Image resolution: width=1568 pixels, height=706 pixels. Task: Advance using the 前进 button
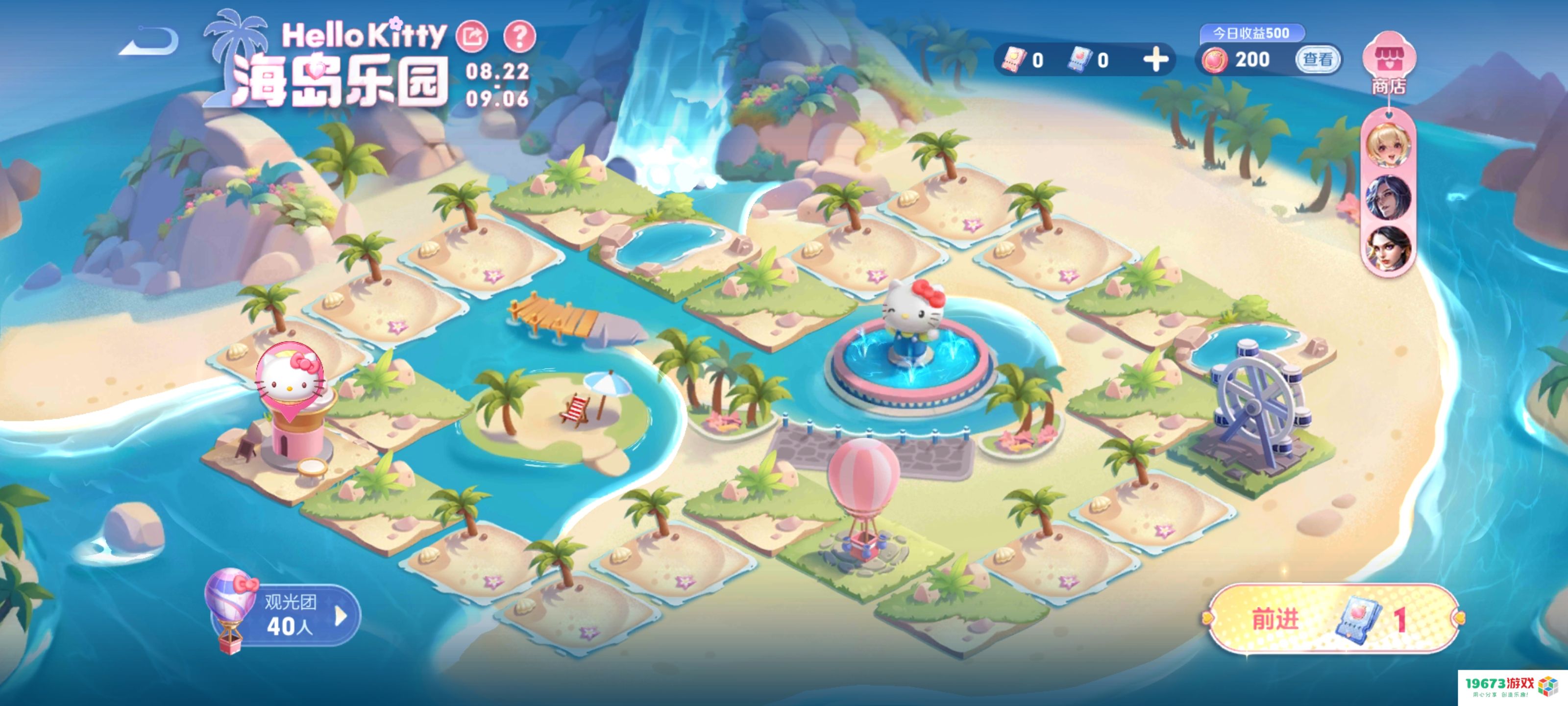tap(1333, 619)
